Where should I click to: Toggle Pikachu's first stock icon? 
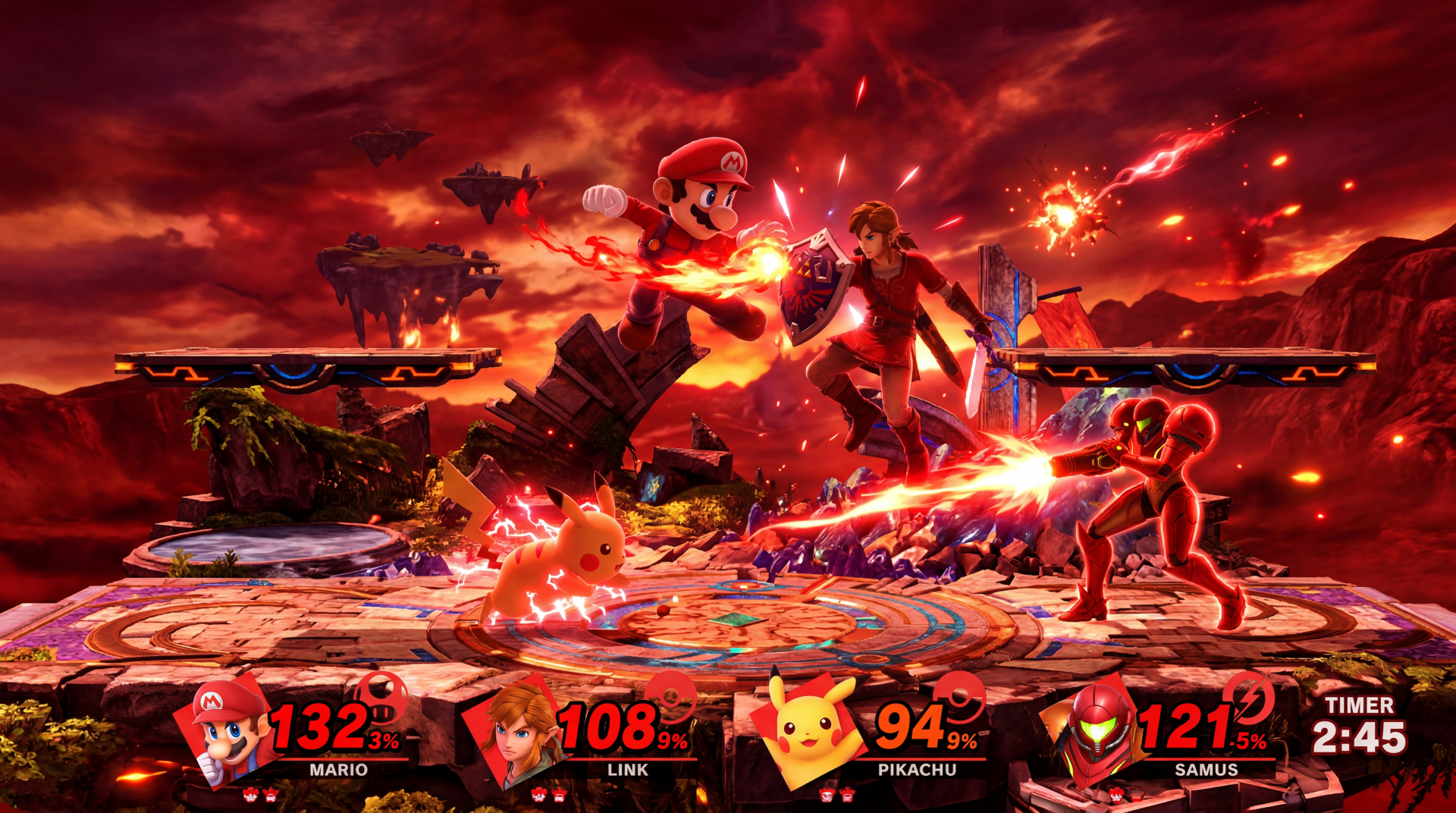[825, 793]
